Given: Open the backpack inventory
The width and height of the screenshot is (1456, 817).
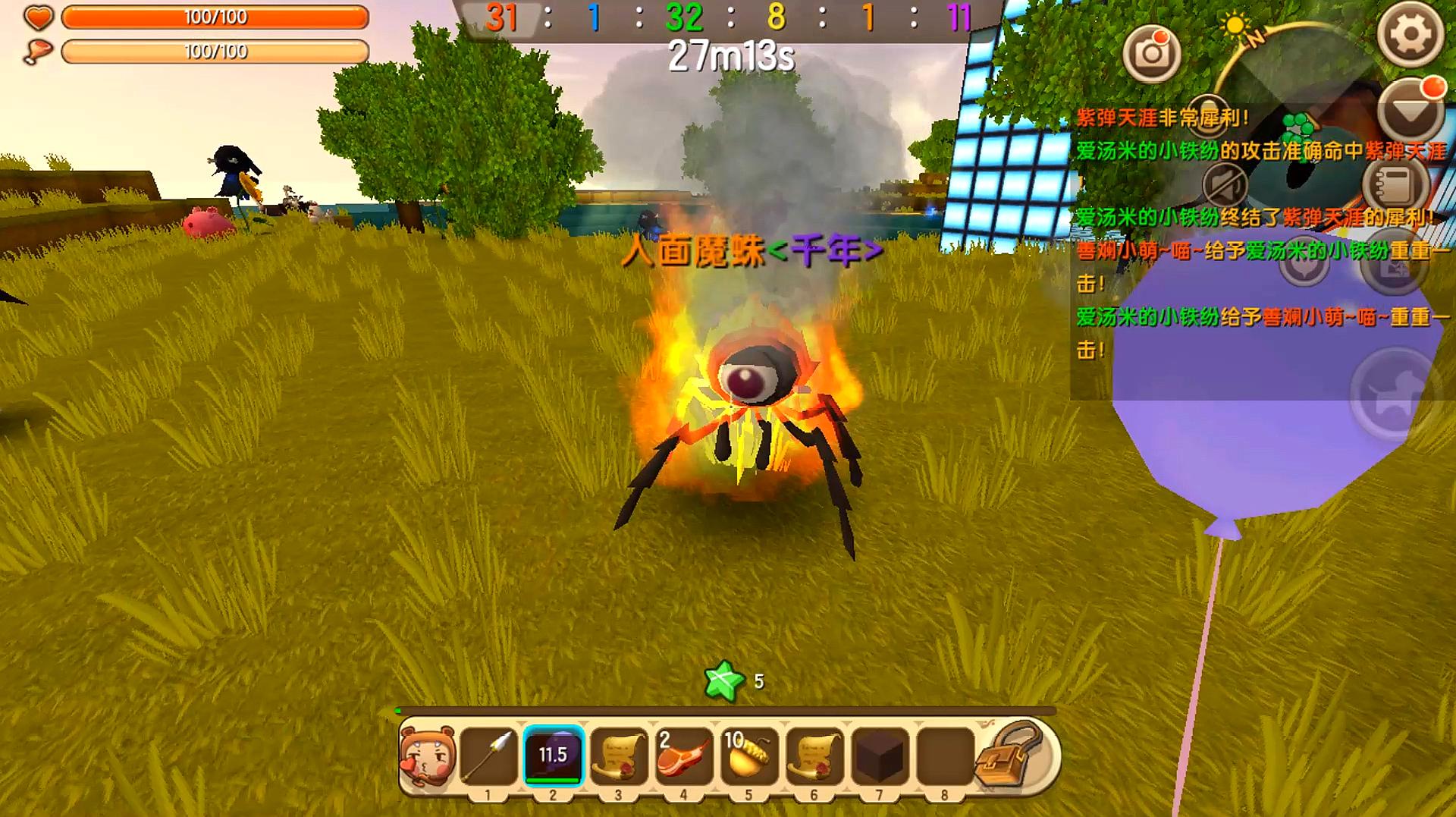Looking at the screenshot, I should pos(1010,756).
